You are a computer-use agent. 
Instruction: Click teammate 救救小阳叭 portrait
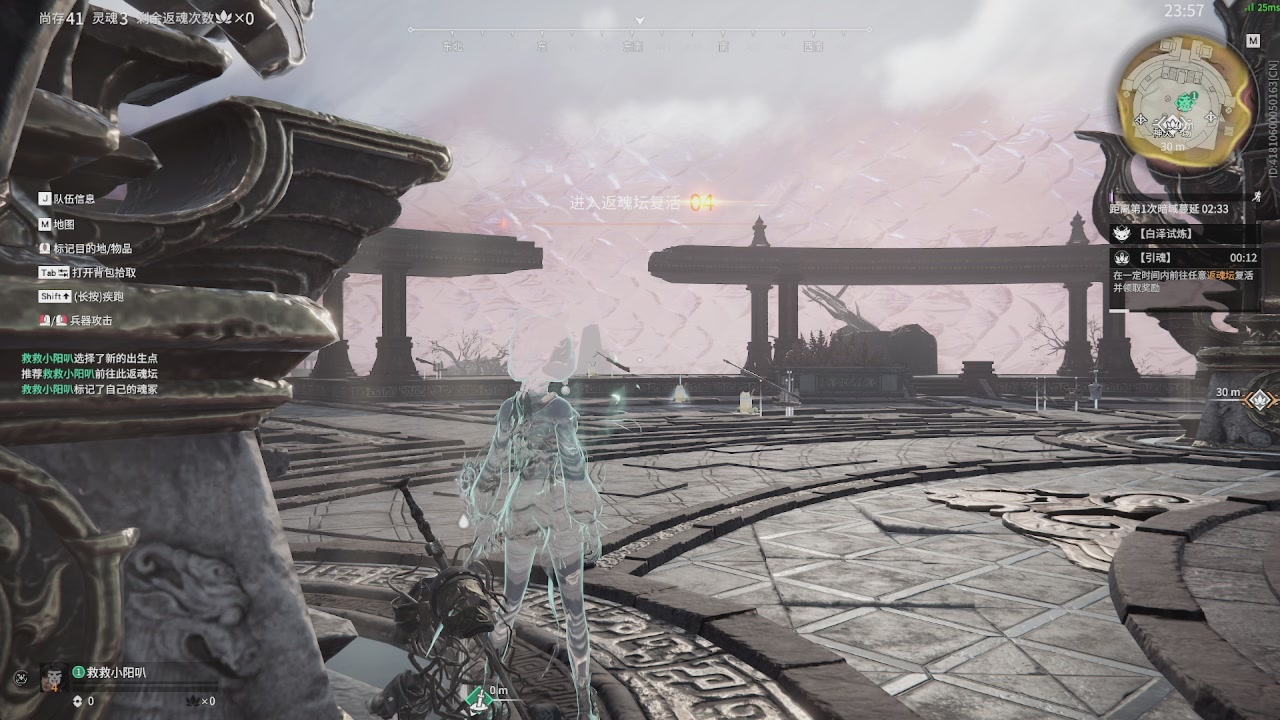tap(52, 678)
